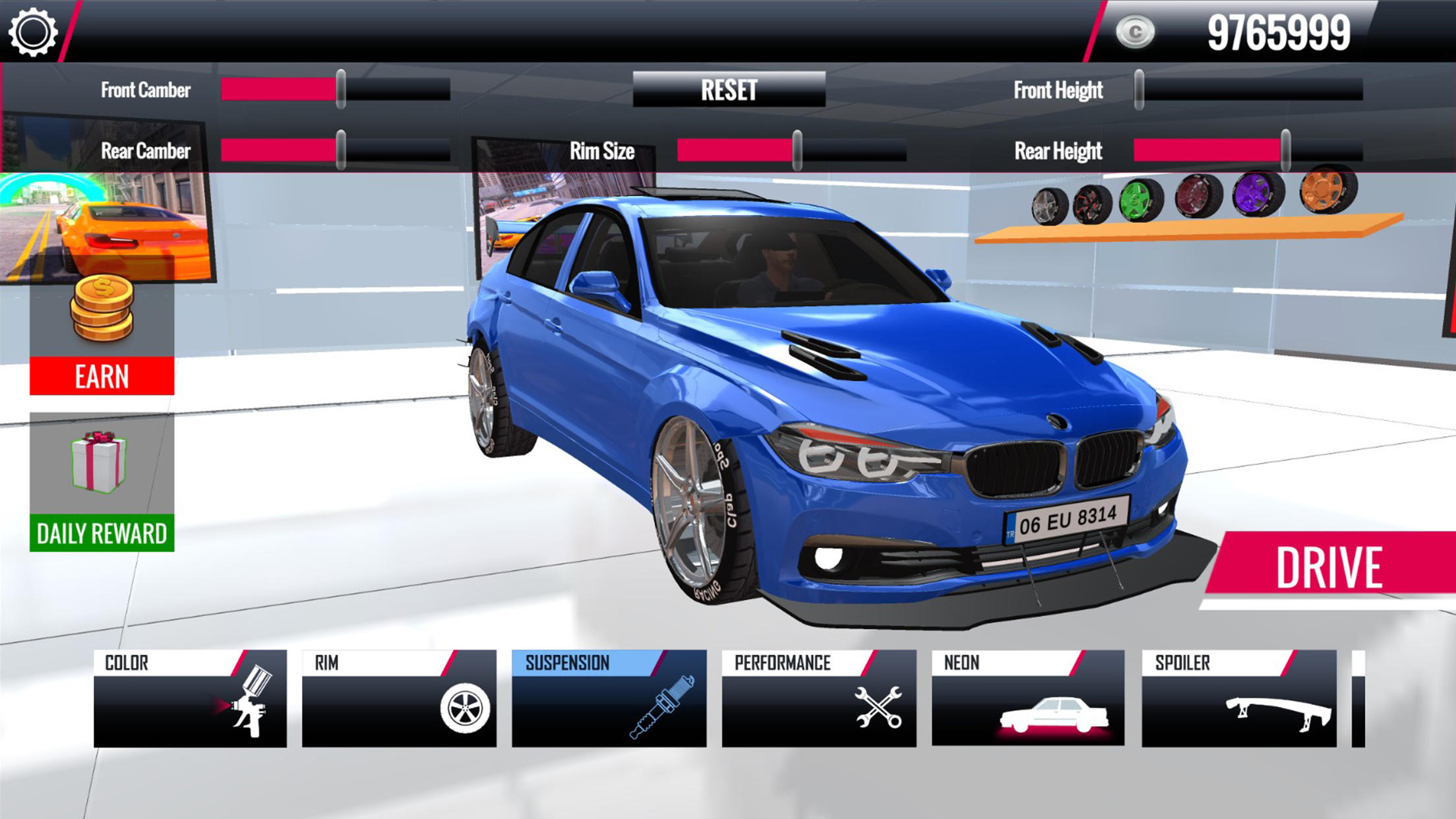Viewport: 1456px width, 819px height.
Task: Click the Rear Camber slider handle
Action: click(x=341, y=150)
